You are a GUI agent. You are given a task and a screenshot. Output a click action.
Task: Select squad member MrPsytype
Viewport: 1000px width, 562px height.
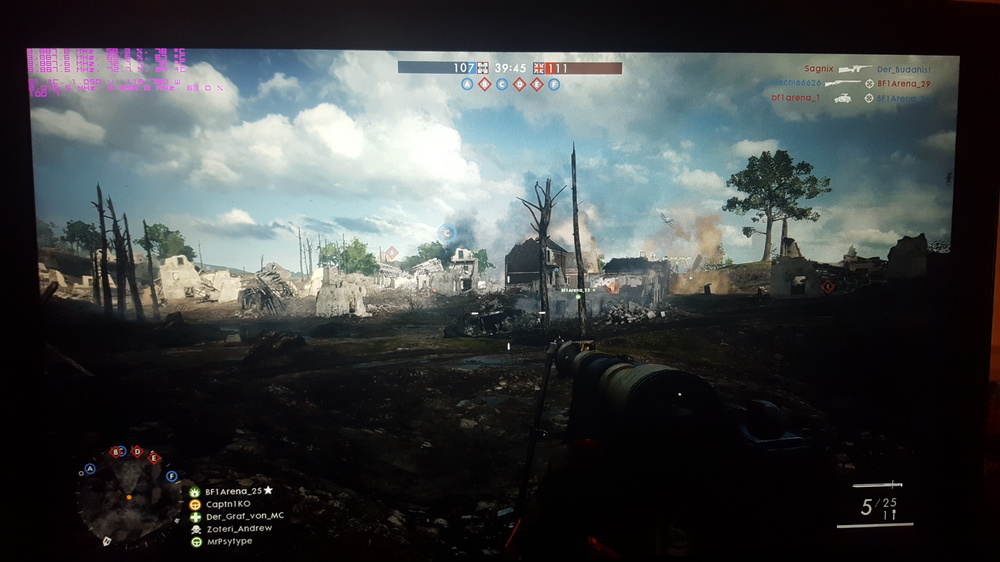pos(228,541)
